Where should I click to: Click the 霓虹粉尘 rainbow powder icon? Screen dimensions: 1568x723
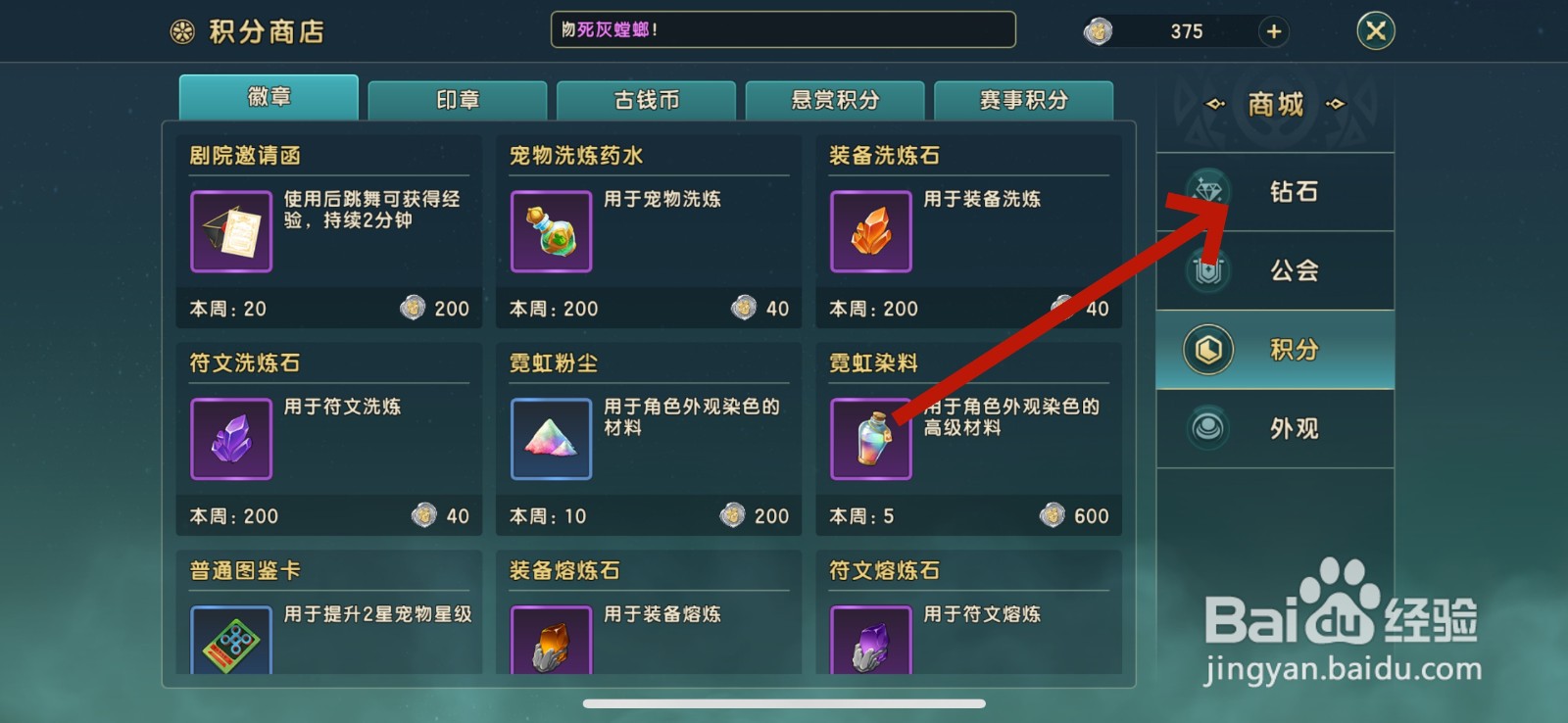coord(550,439)
